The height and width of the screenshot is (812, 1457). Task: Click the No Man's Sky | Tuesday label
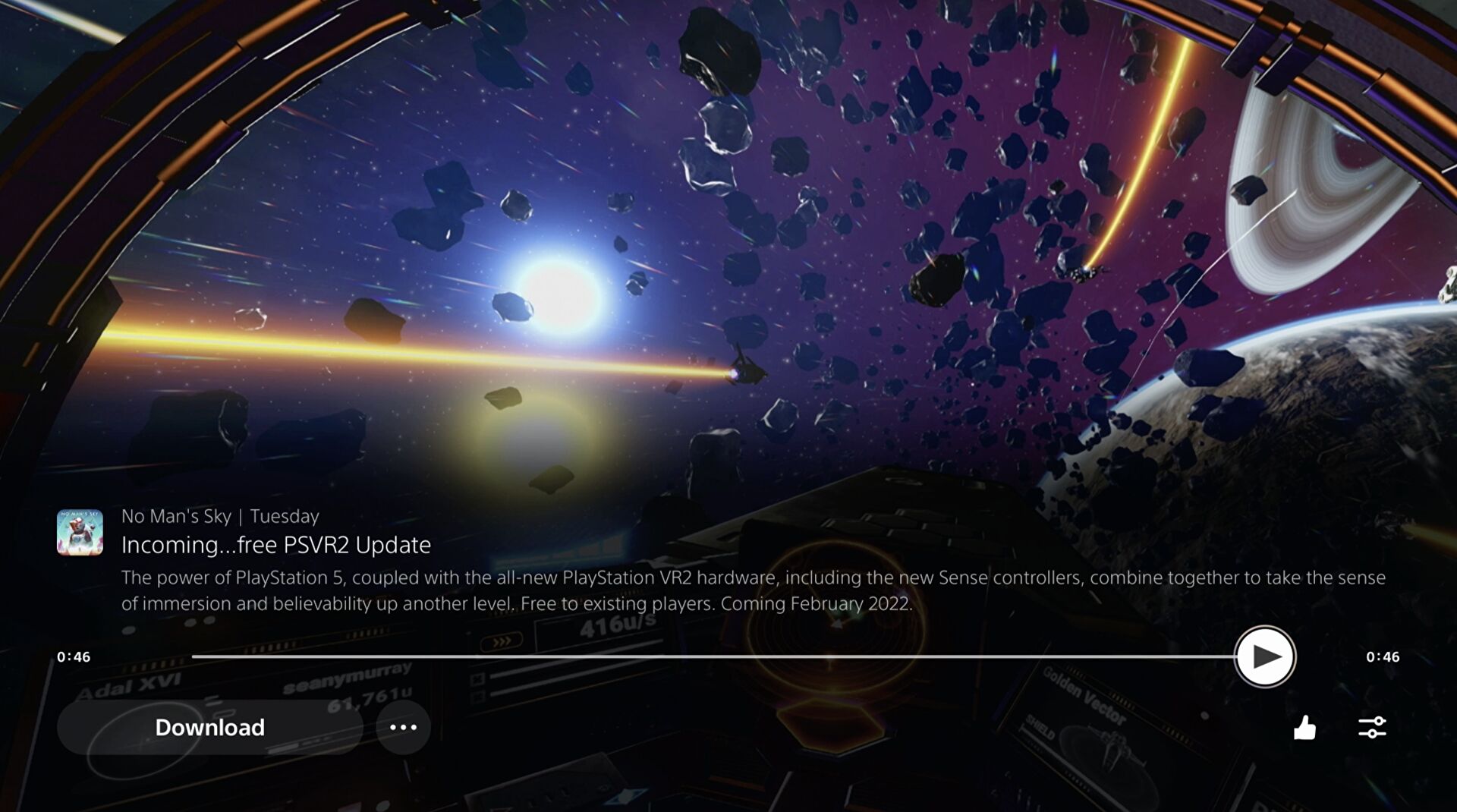(x=220, y=516)
